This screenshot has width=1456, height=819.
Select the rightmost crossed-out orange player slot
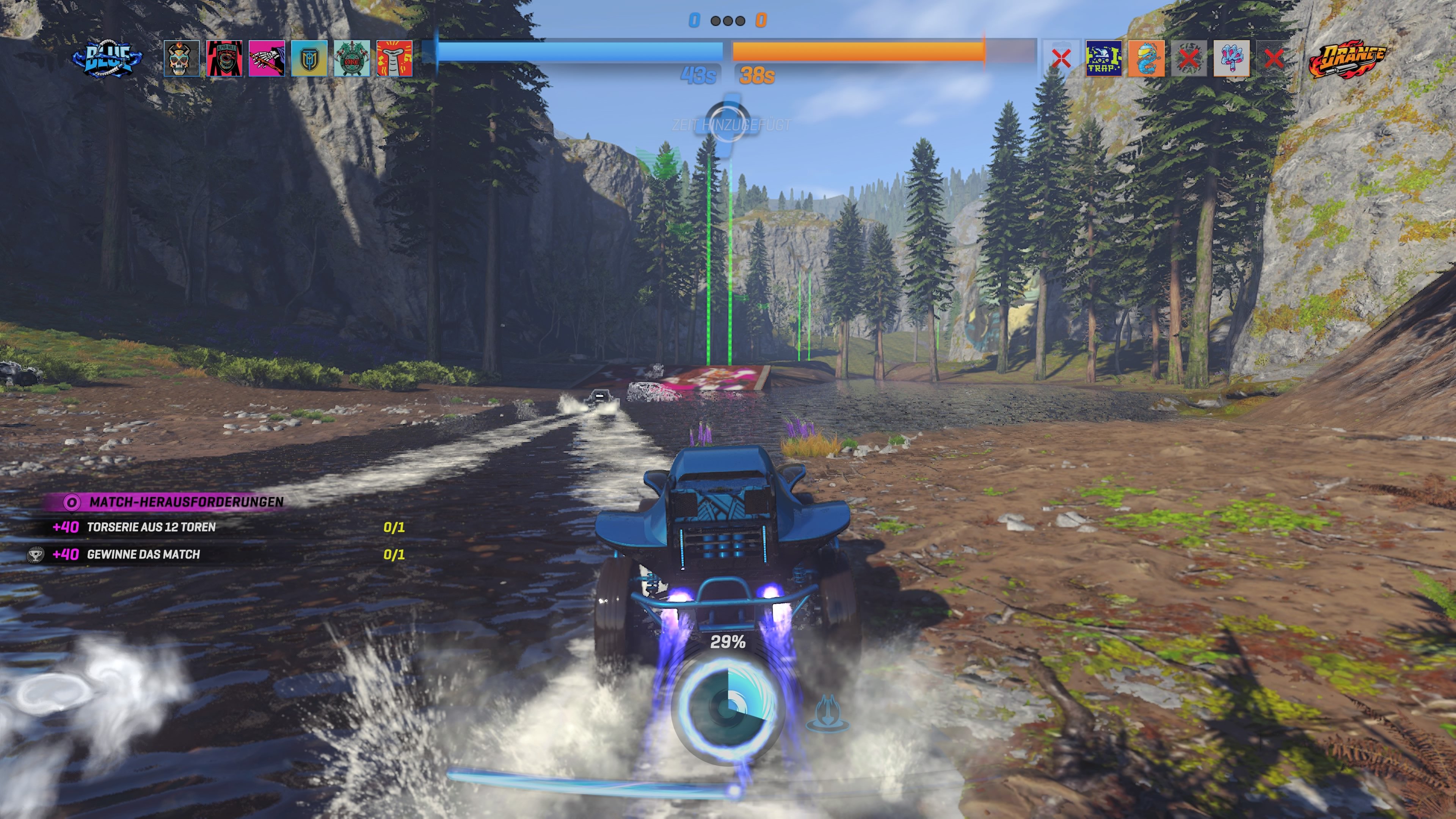pyautogui.click(x=1274, y=58)
